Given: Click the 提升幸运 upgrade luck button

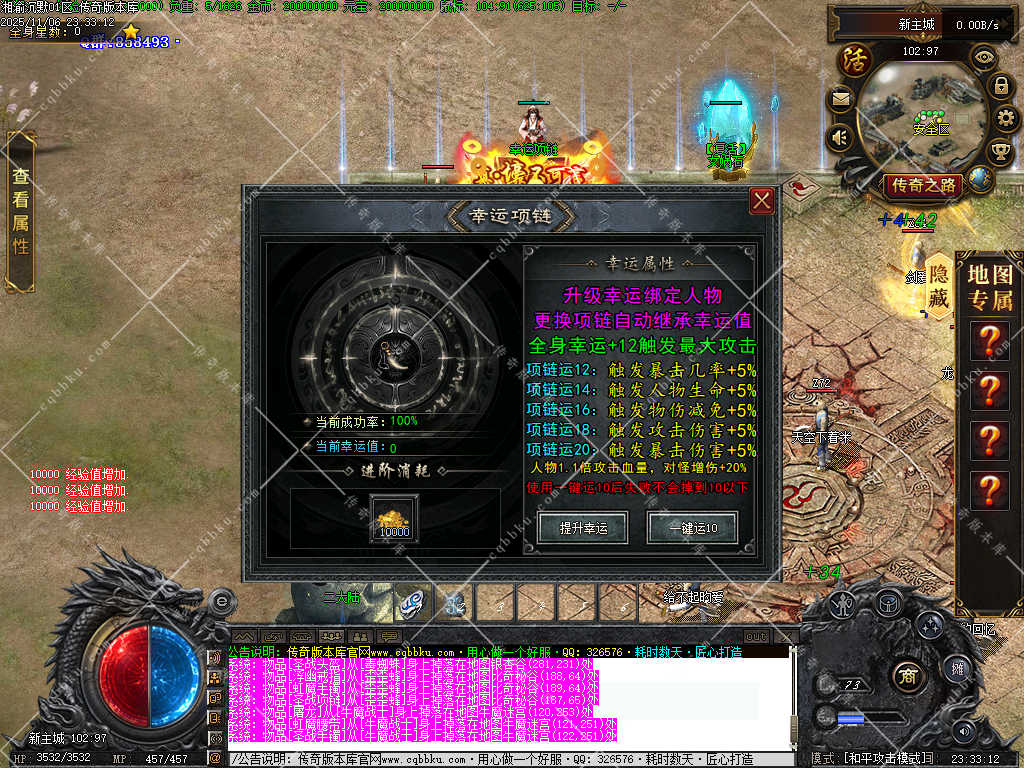Looking at the screenshot, I should [581, 527].
